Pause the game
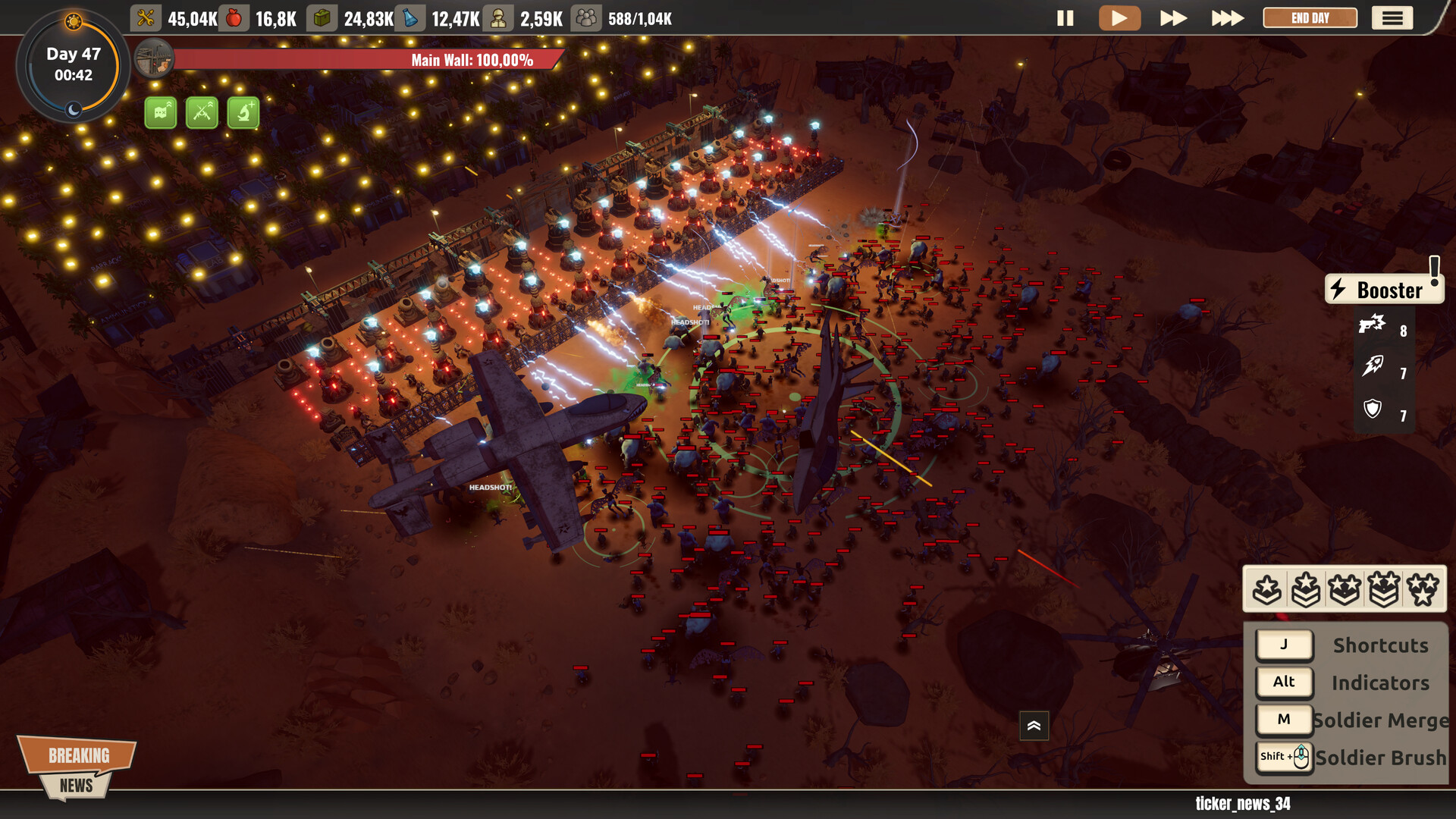 point(1065,18)
